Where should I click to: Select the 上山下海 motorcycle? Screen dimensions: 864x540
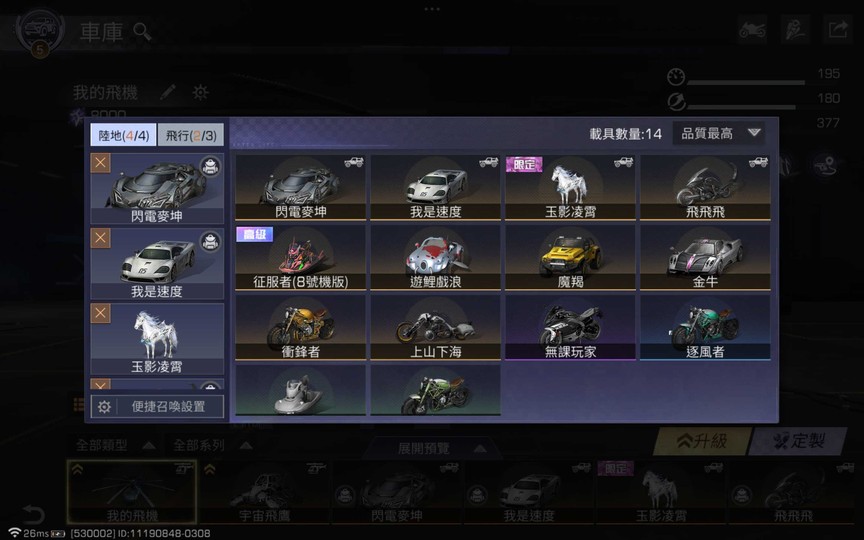(x=436, y=328)
